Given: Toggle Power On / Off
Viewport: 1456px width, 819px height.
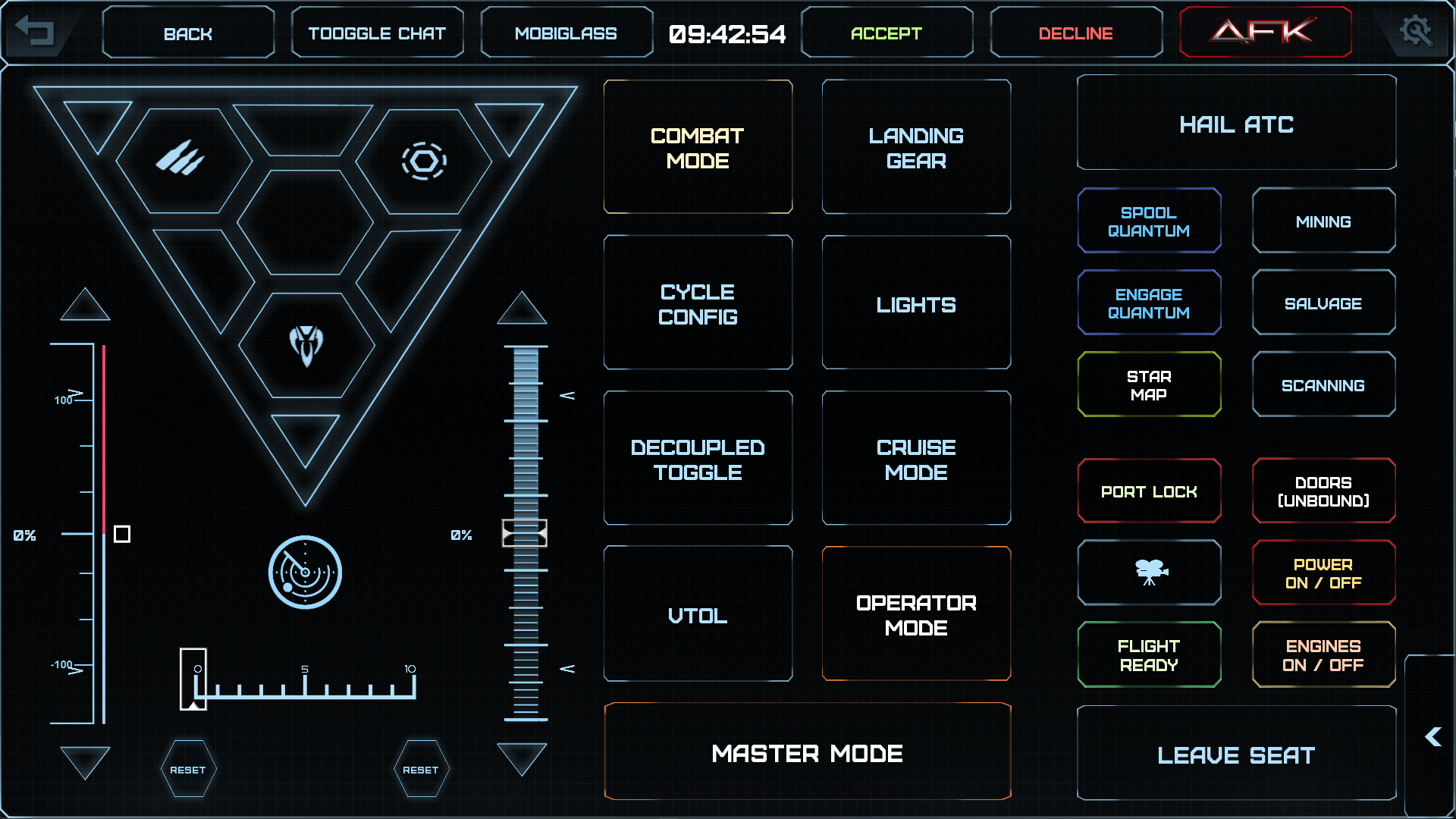Looking at the screenshot, I should [1323, 573].
